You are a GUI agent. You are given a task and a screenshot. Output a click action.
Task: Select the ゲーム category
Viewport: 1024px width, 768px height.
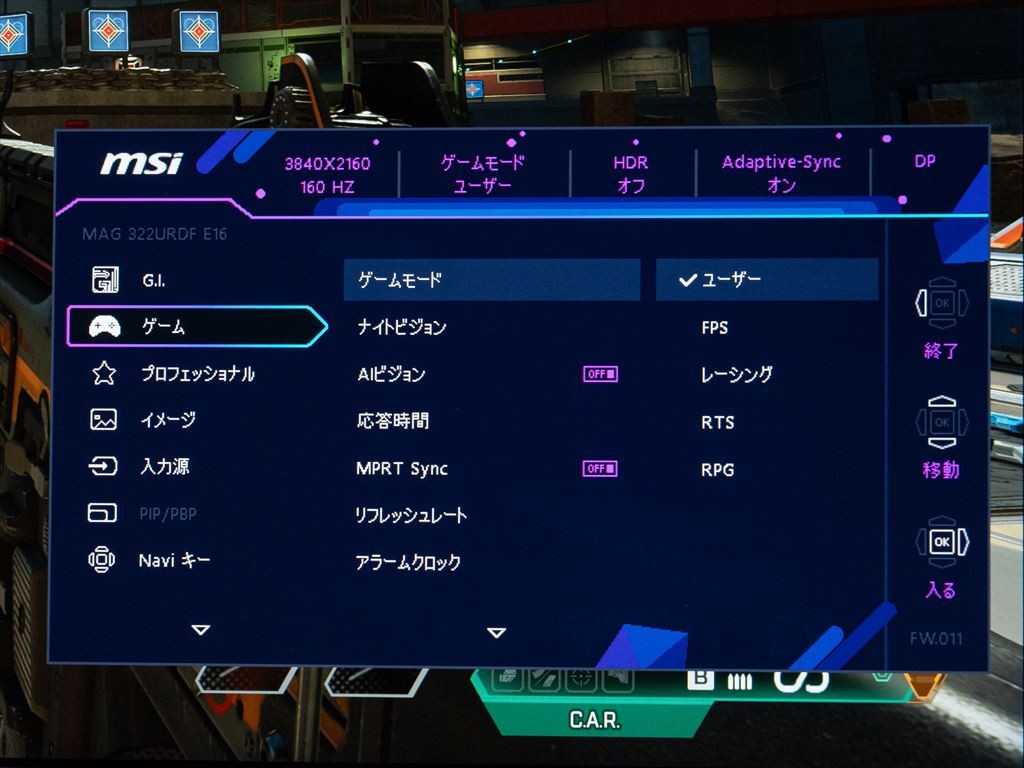163,327
